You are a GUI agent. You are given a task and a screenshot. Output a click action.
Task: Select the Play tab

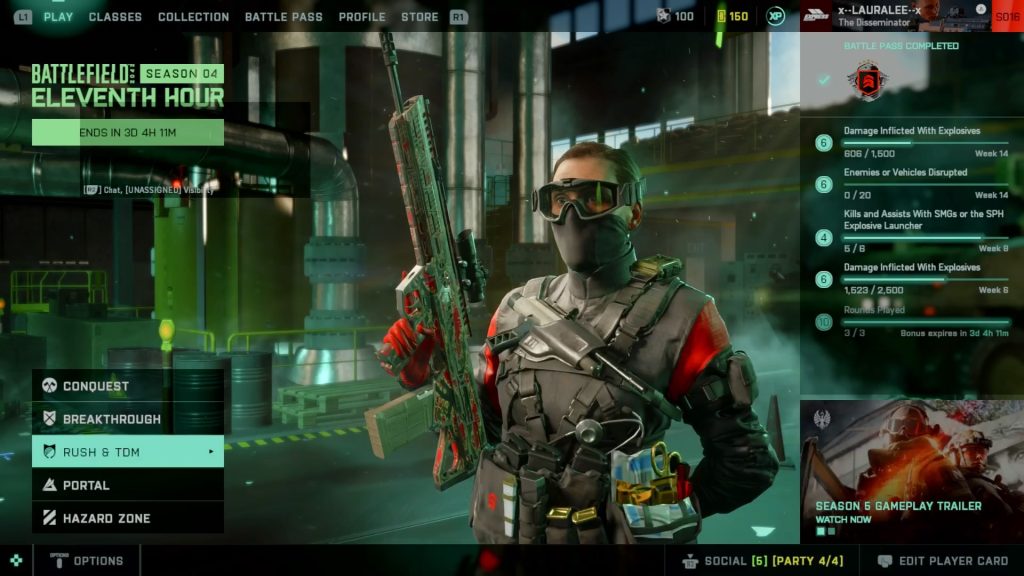coord(58,17)
